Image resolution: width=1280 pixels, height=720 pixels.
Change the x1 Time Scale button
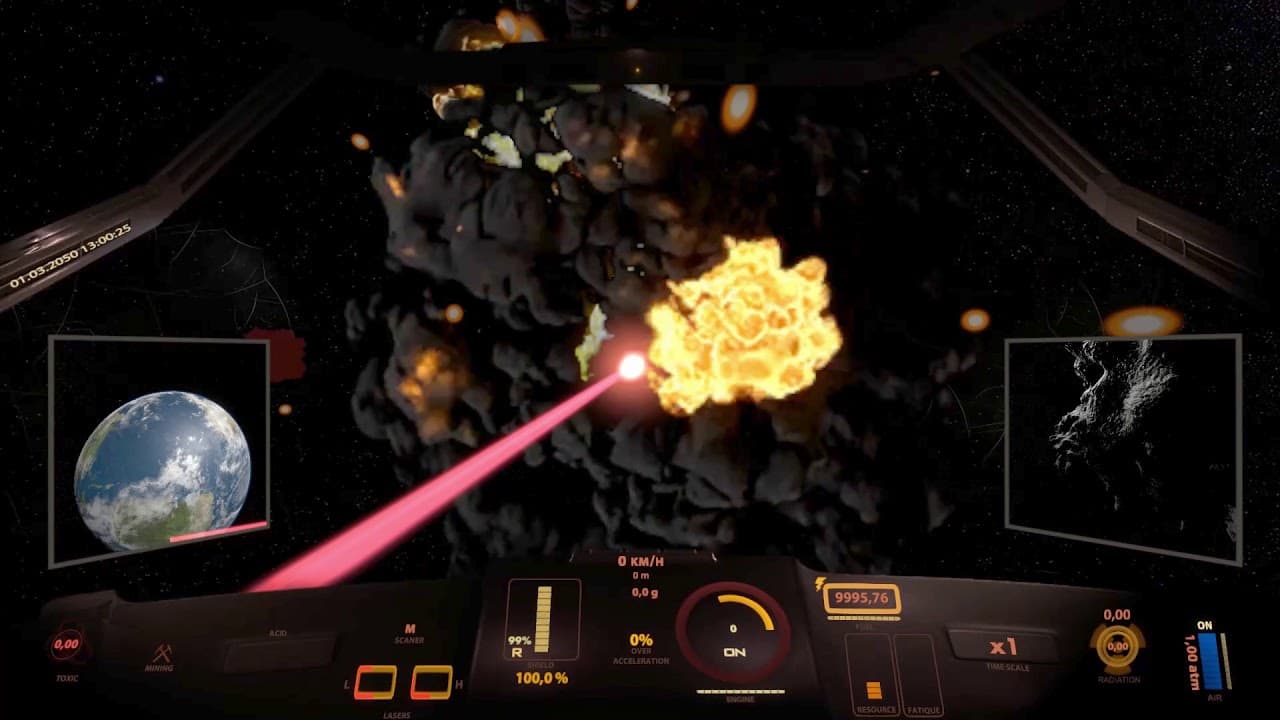tap(1002, 646)
